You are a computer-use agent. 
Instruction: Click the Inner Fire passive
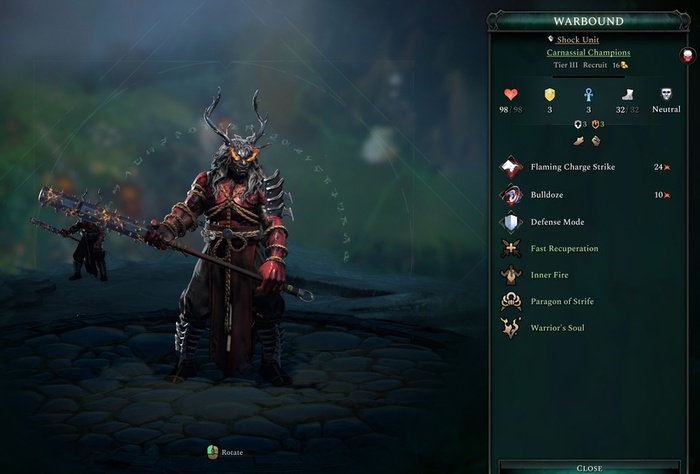pyautogui.click(x=552, y=274)
